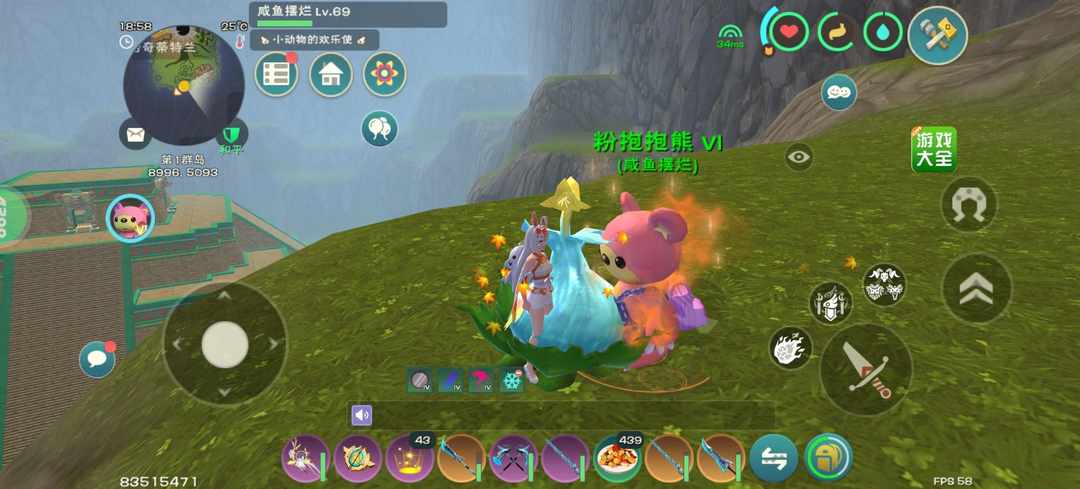Open the crafting hammer and axe menu
The image size is (1080, 489).
(936, 34)
